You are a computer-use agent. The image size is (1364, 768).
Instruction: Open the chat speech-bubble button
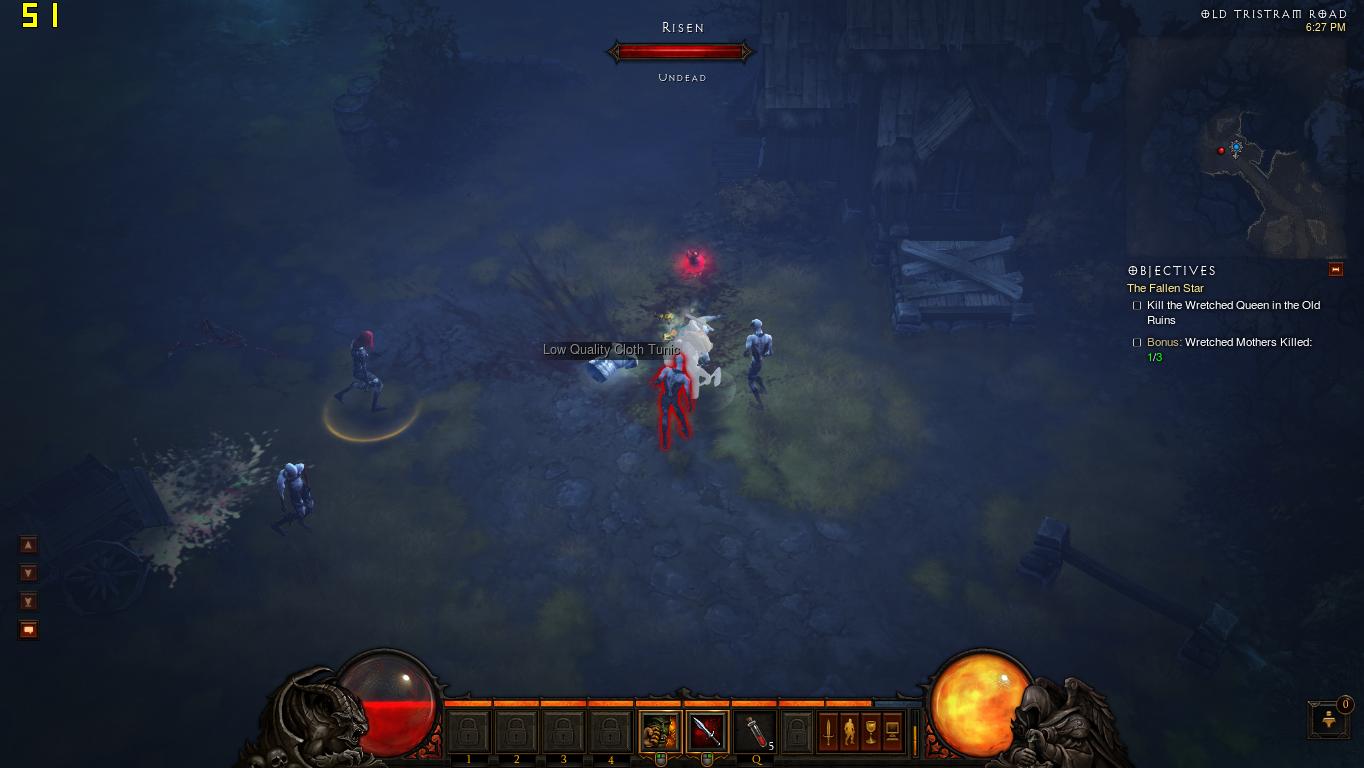tap(29, 629)
